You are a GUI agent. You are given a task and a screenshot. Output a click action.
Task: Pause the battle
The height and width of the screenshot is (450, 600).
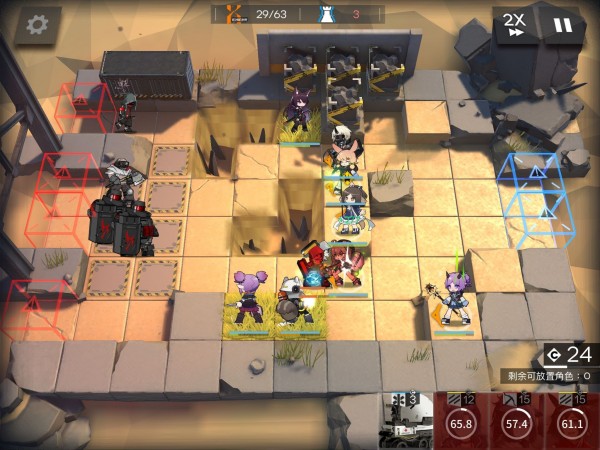(564, 24)
